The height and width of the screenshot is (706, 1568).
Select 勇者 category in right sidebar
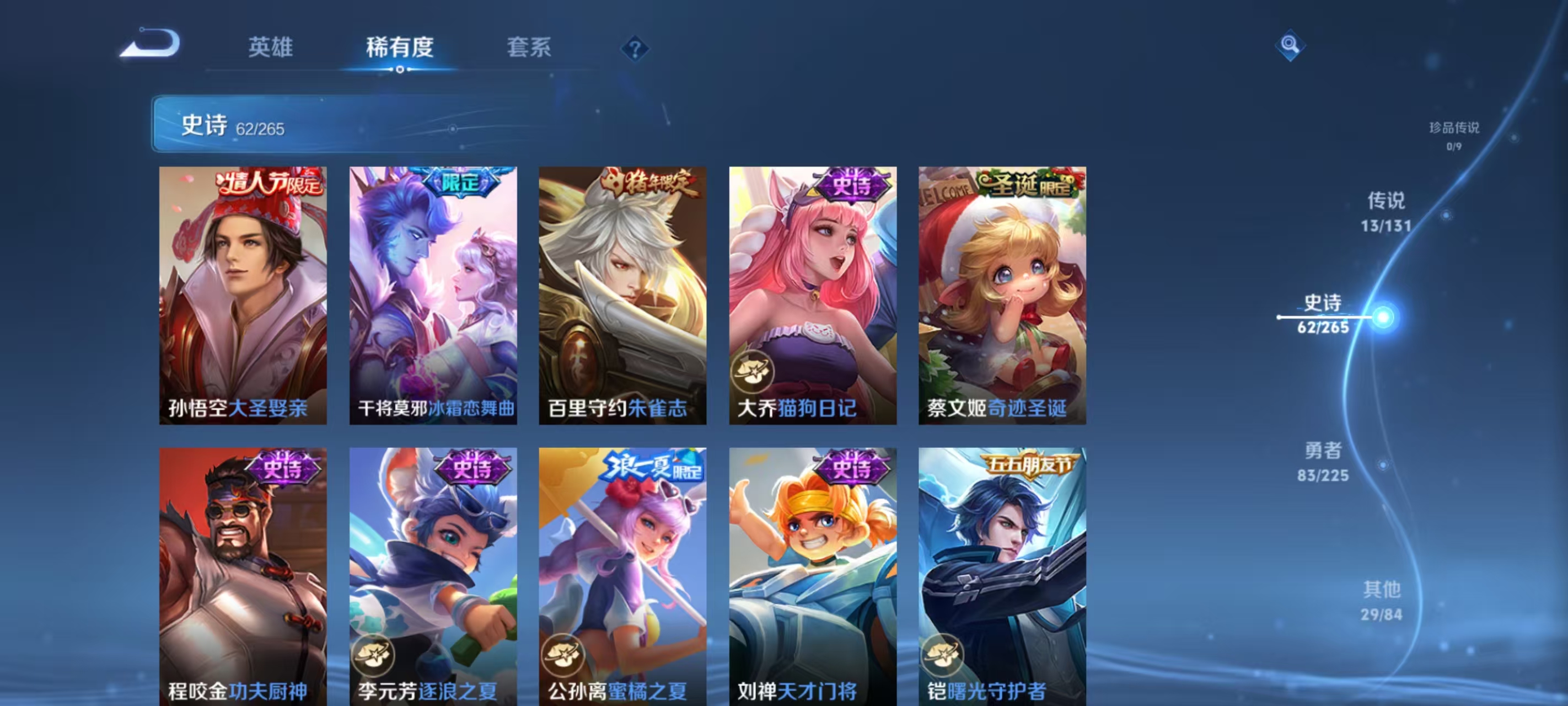point(1322,463)
